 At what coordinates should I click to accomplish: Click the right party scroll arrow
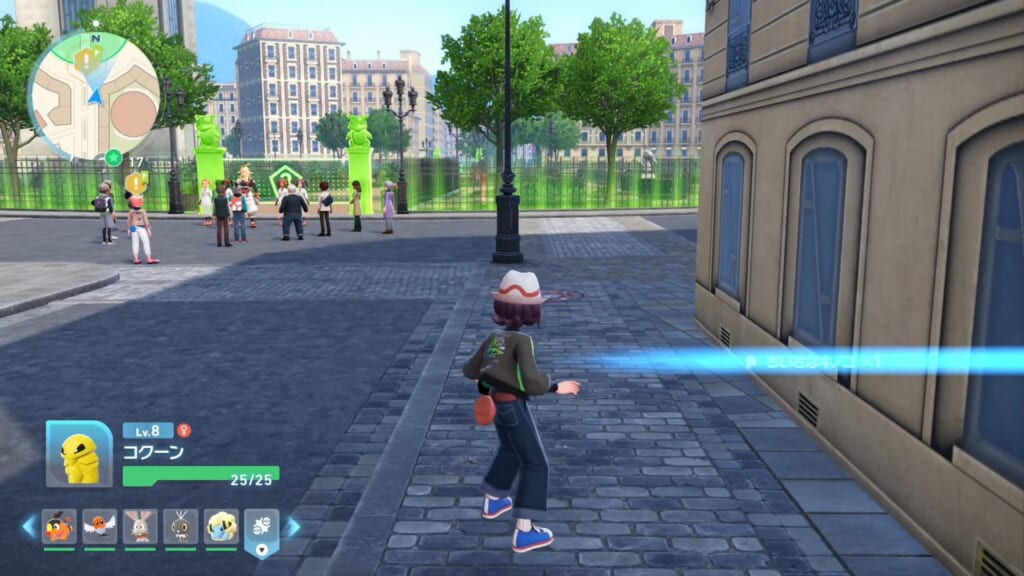coord(293,526)
